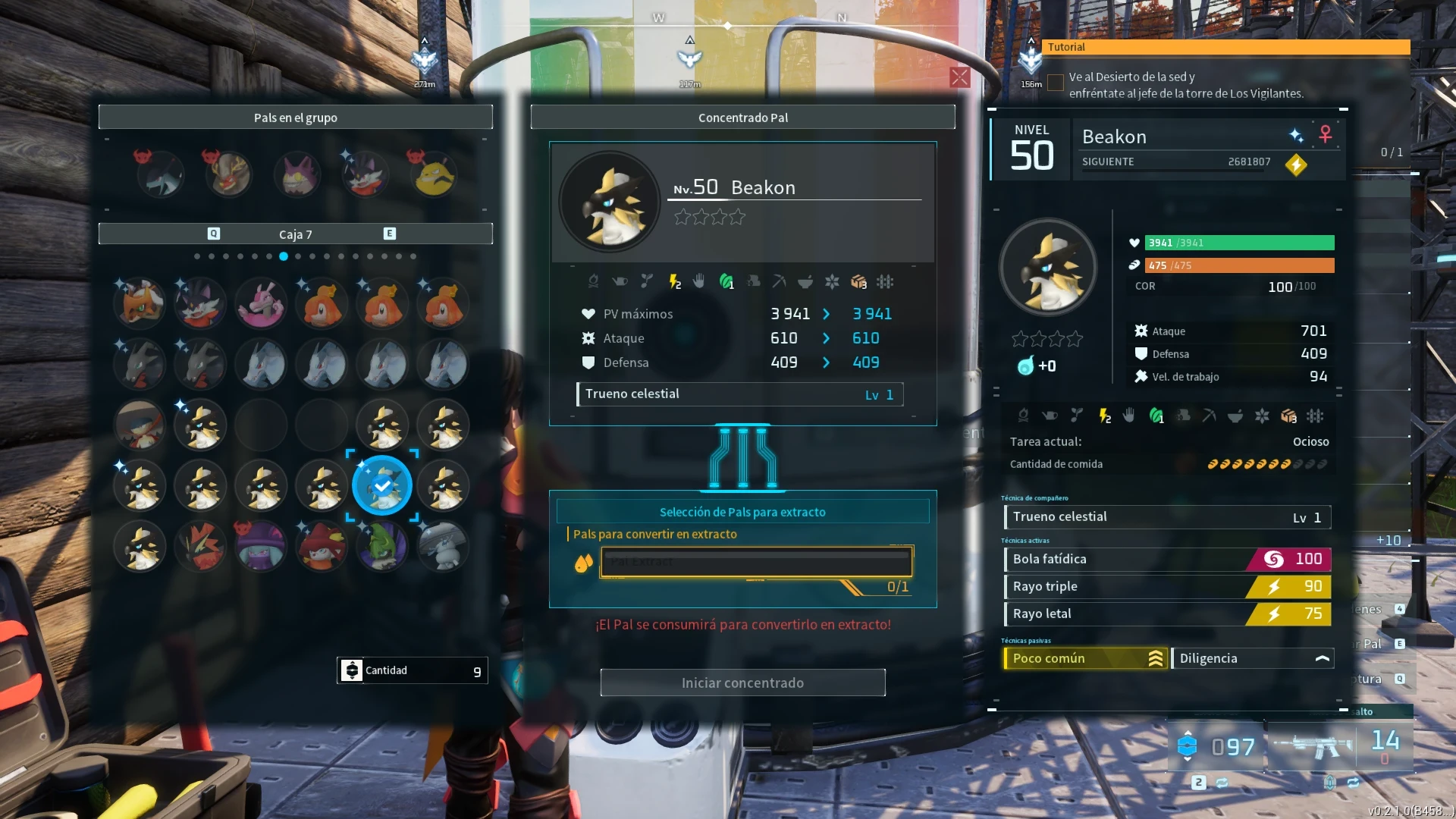Choose the yellow Pal in the party
The height and width of the screenshot is (819, 1456).
(434, 175)
